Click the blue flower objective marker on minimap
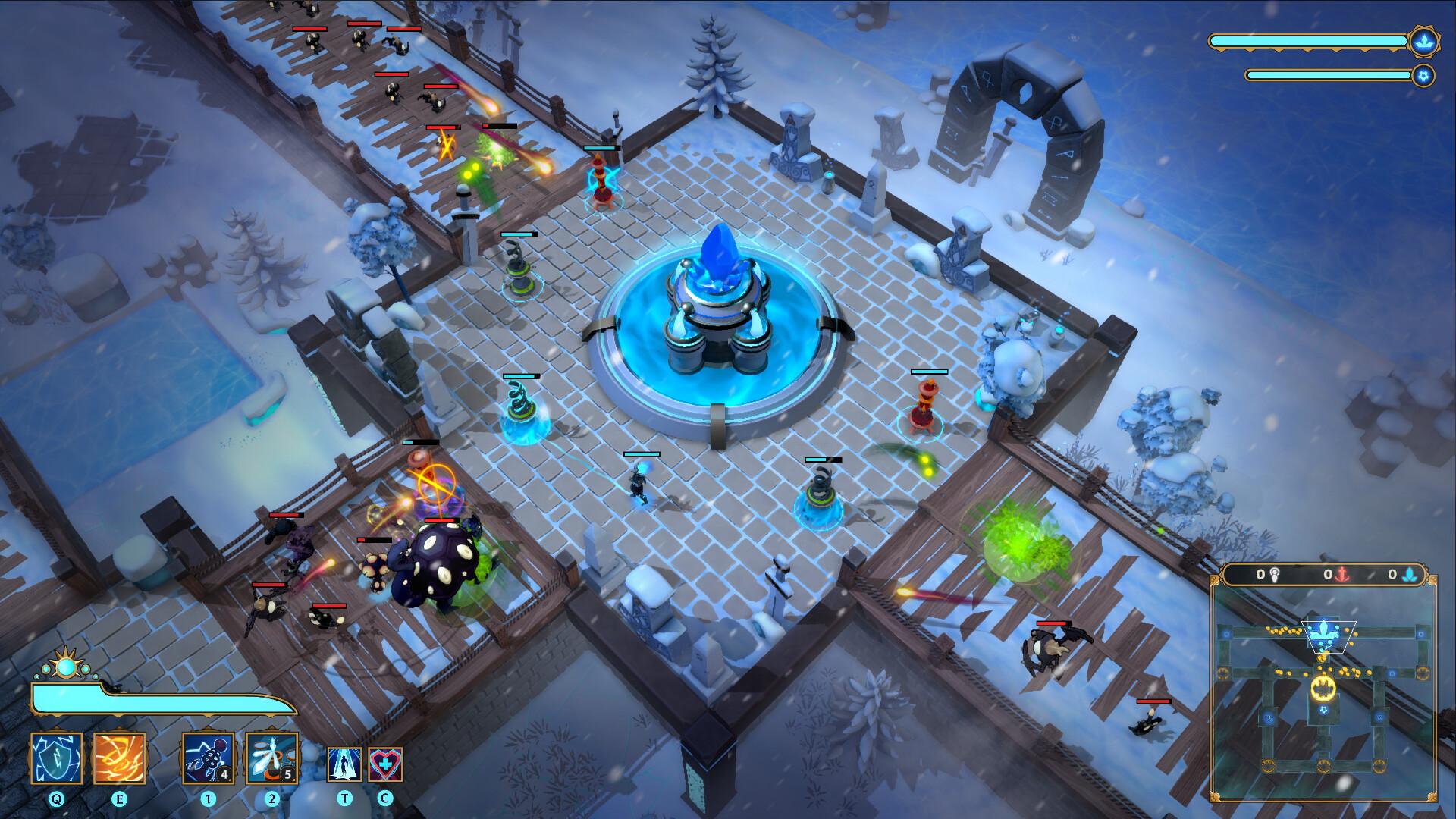Viewport: 1456px width, 819px height. [x=1325, y=634]
